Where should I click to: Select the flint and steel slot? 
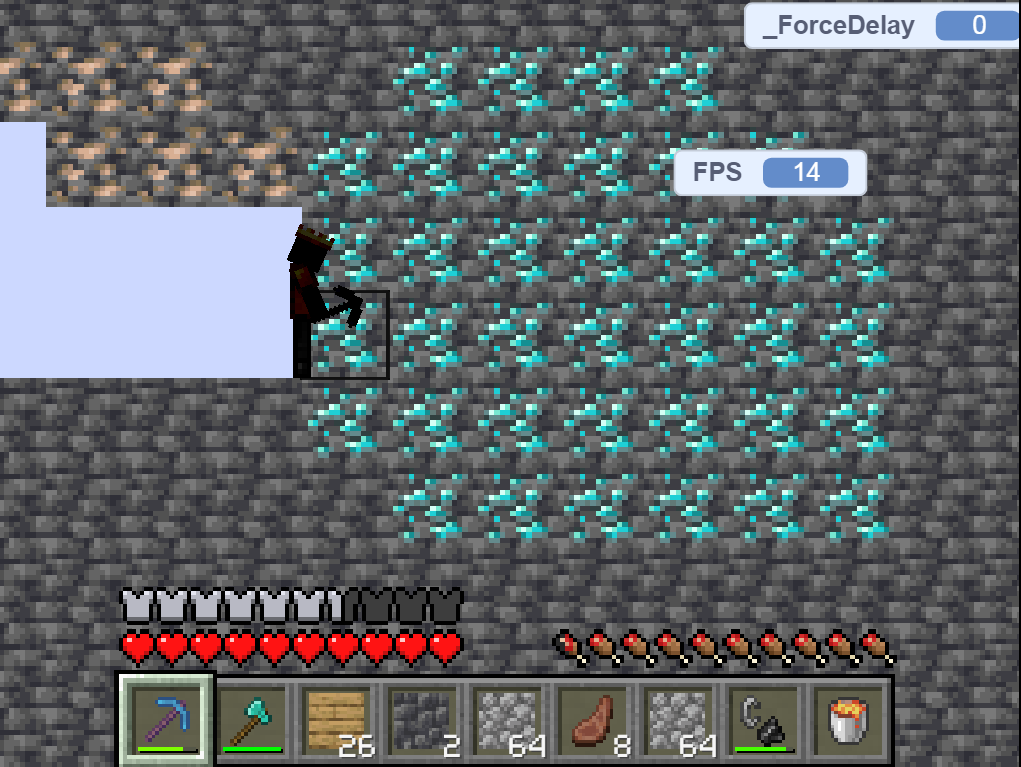[762, 720]
